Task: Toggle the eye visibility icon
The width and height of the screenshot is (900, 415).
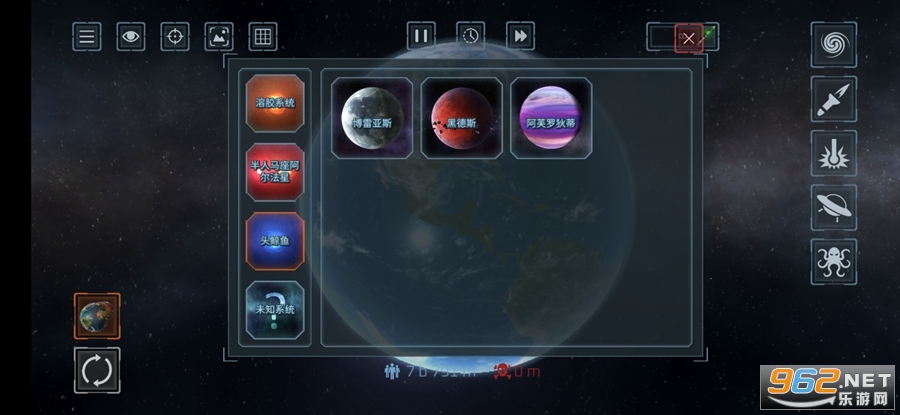Action: pos(131,37)
